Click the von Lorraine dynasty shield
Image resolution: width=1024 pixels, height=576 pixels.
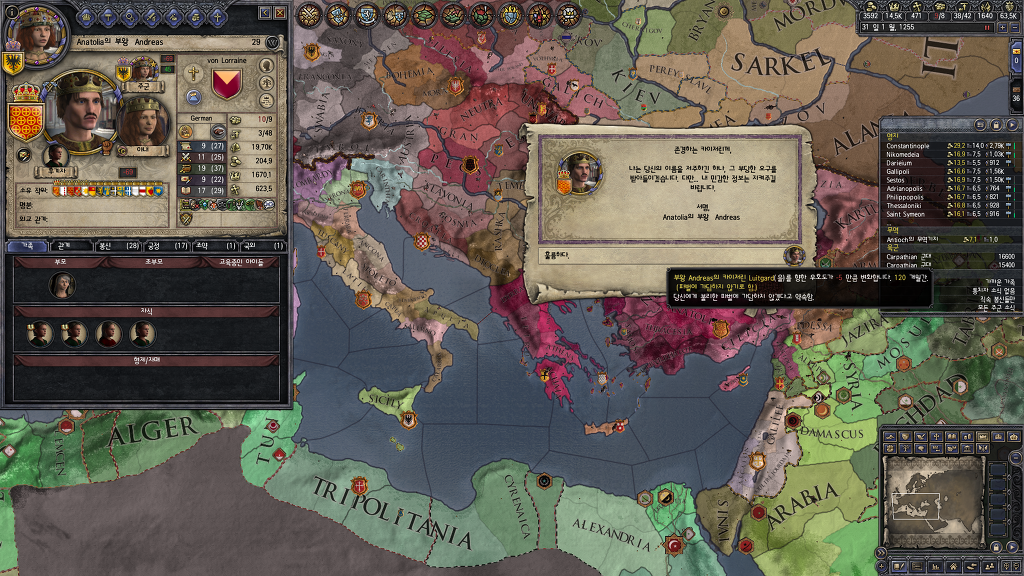tap(227, 83)
